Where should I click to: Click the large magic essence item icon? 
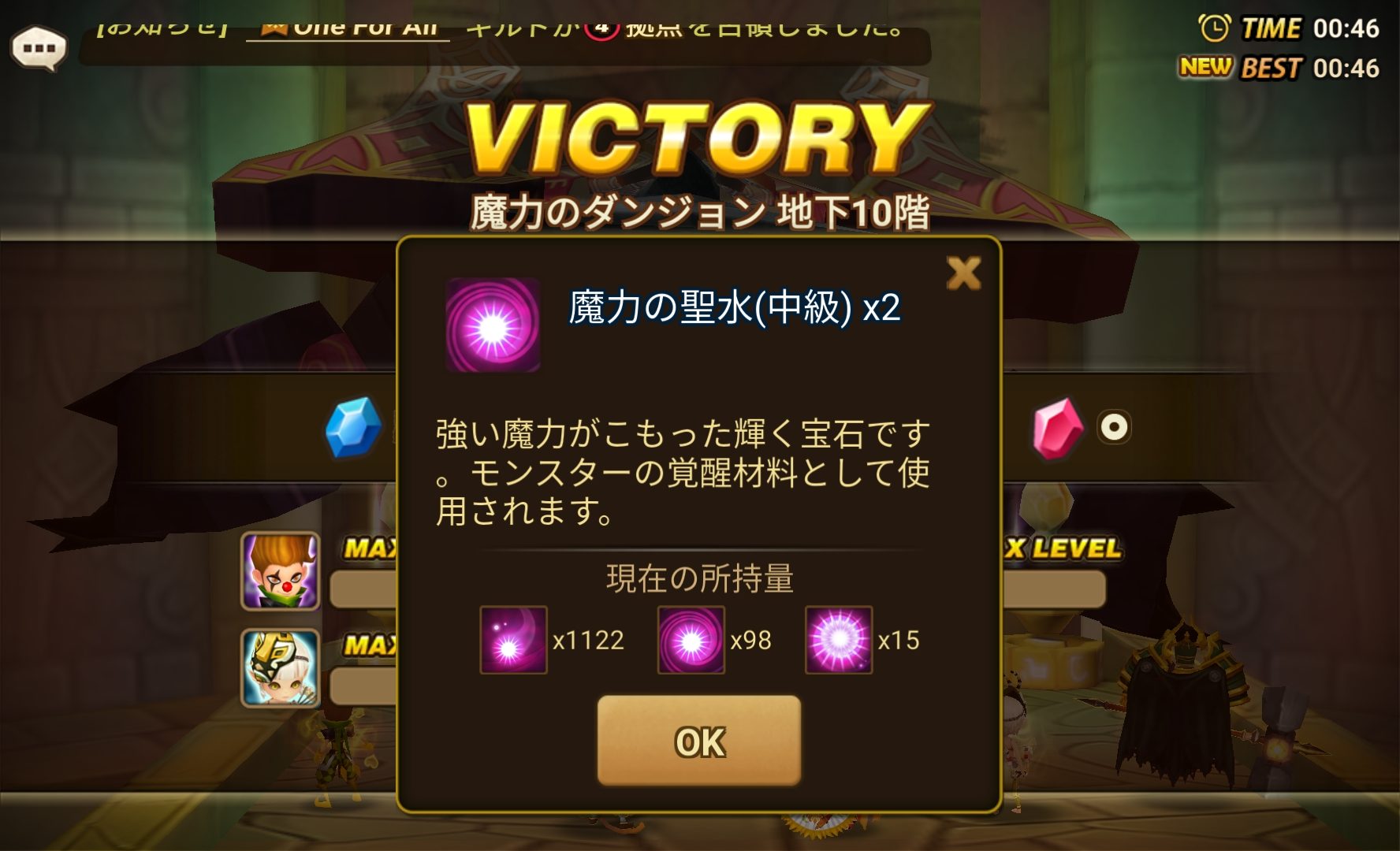492,324
